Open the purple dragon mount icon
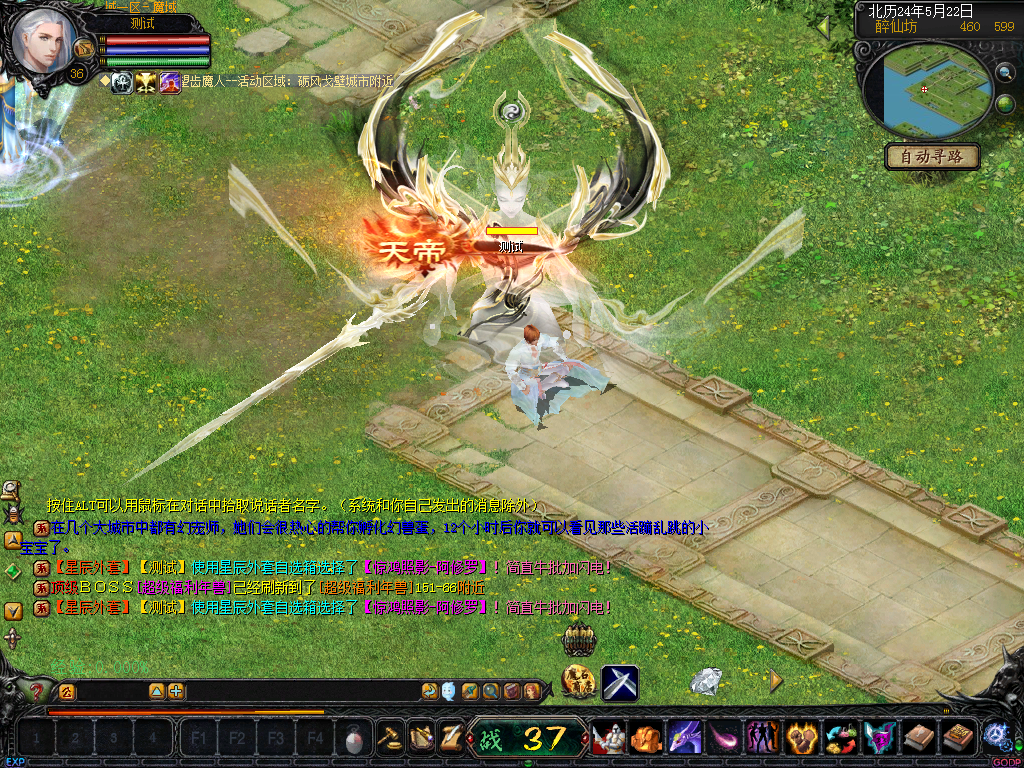The width and height of the screenshot is (1024, 768). [685, 738]
